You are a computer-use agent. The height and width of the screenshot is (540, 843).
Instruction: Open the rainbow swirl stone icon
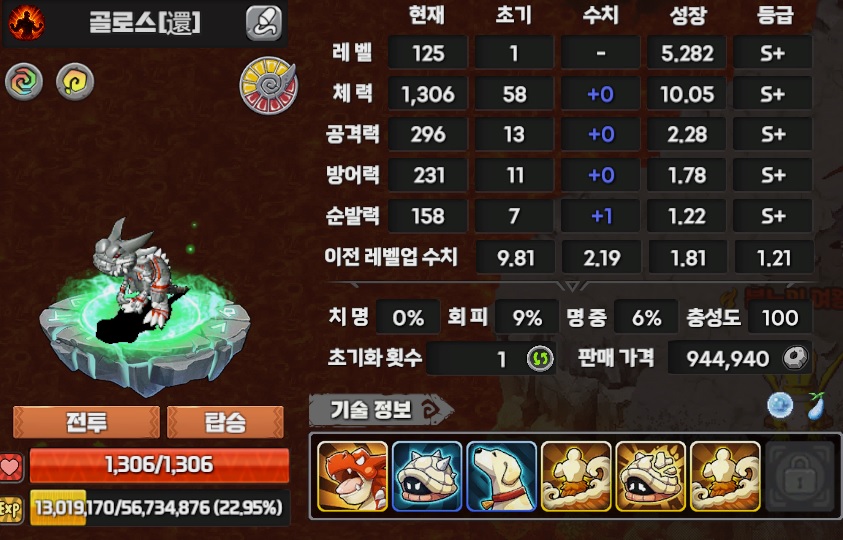(24, 82)
